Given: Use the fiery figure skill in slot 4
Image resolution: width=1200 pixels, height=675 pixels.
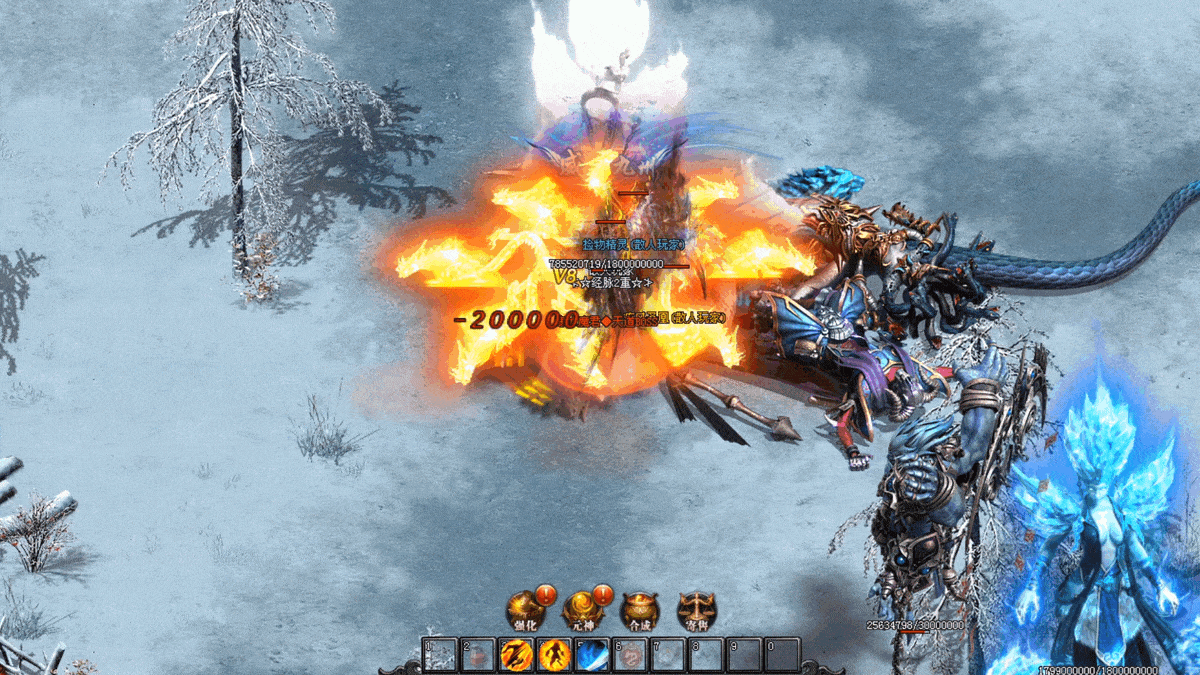Looking at the screenshot, I should [x=554, y=656].
